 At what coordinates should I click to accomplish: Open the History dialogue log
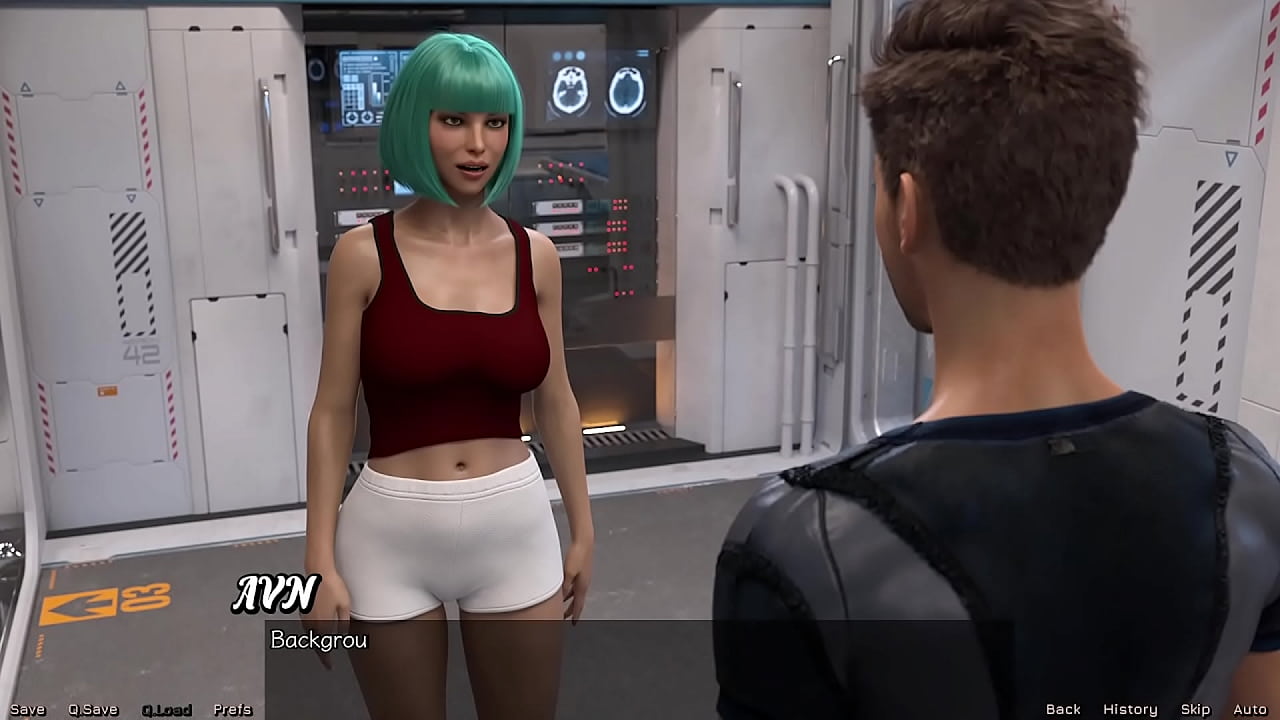(1129, 709)
